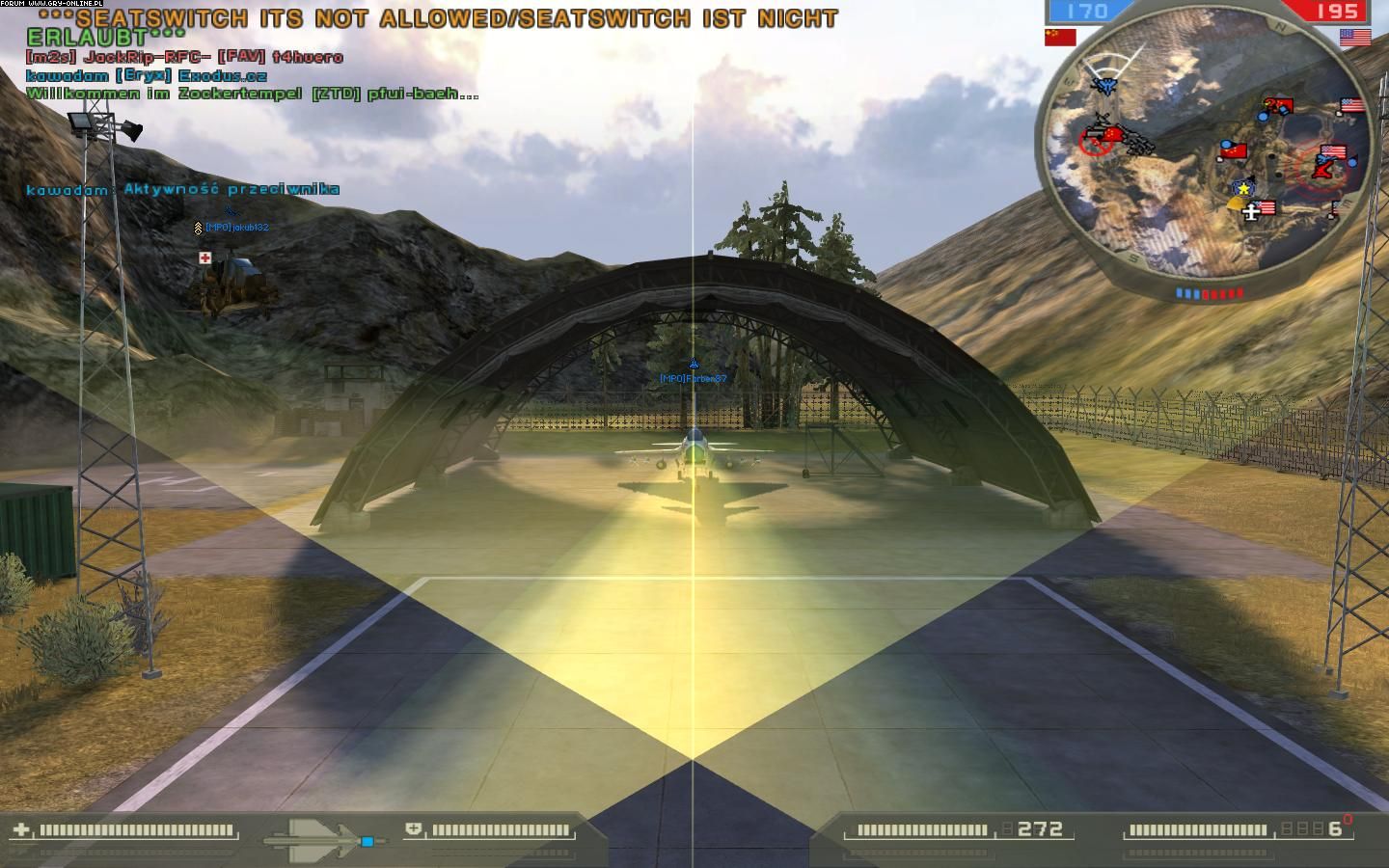The width and height of the screenshot is (1389, 868).
Task: Click the circled US flag on the minimap
Action: 1333,153
